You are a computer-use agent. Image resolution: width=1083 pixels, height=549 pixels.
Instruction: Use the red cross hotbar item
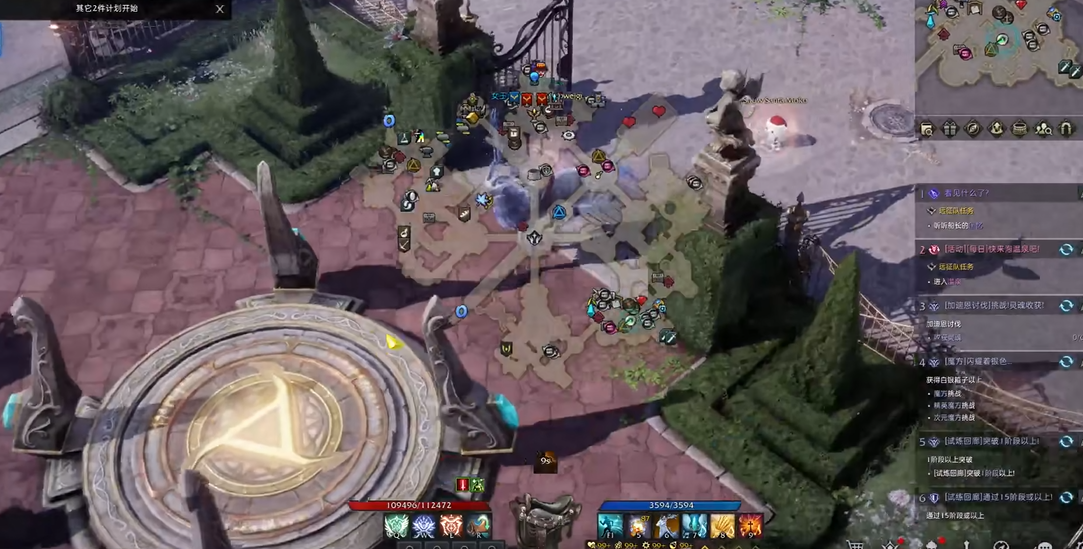750,526
